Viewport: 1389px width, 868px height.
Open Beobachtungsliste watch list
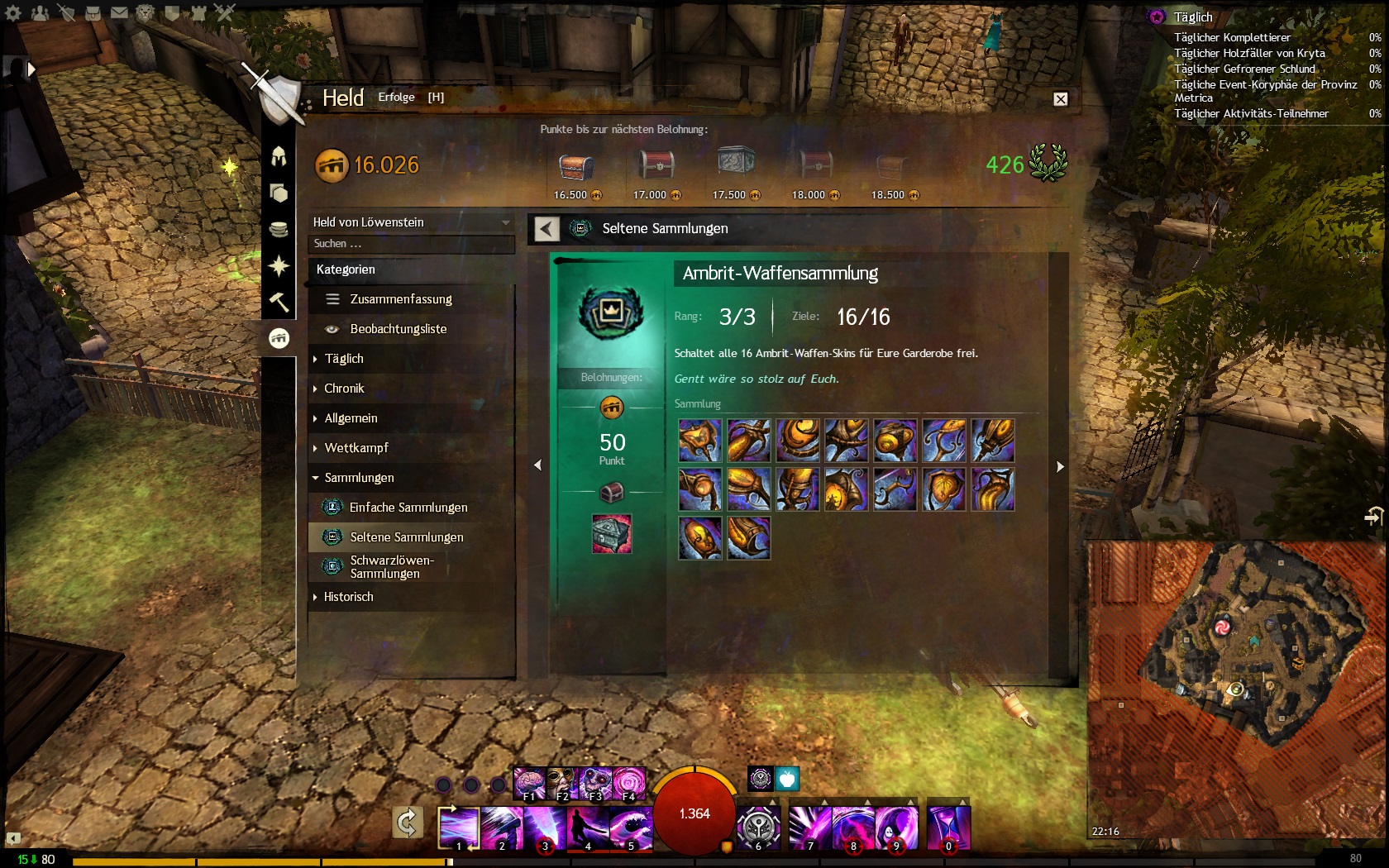coord(398,329)
